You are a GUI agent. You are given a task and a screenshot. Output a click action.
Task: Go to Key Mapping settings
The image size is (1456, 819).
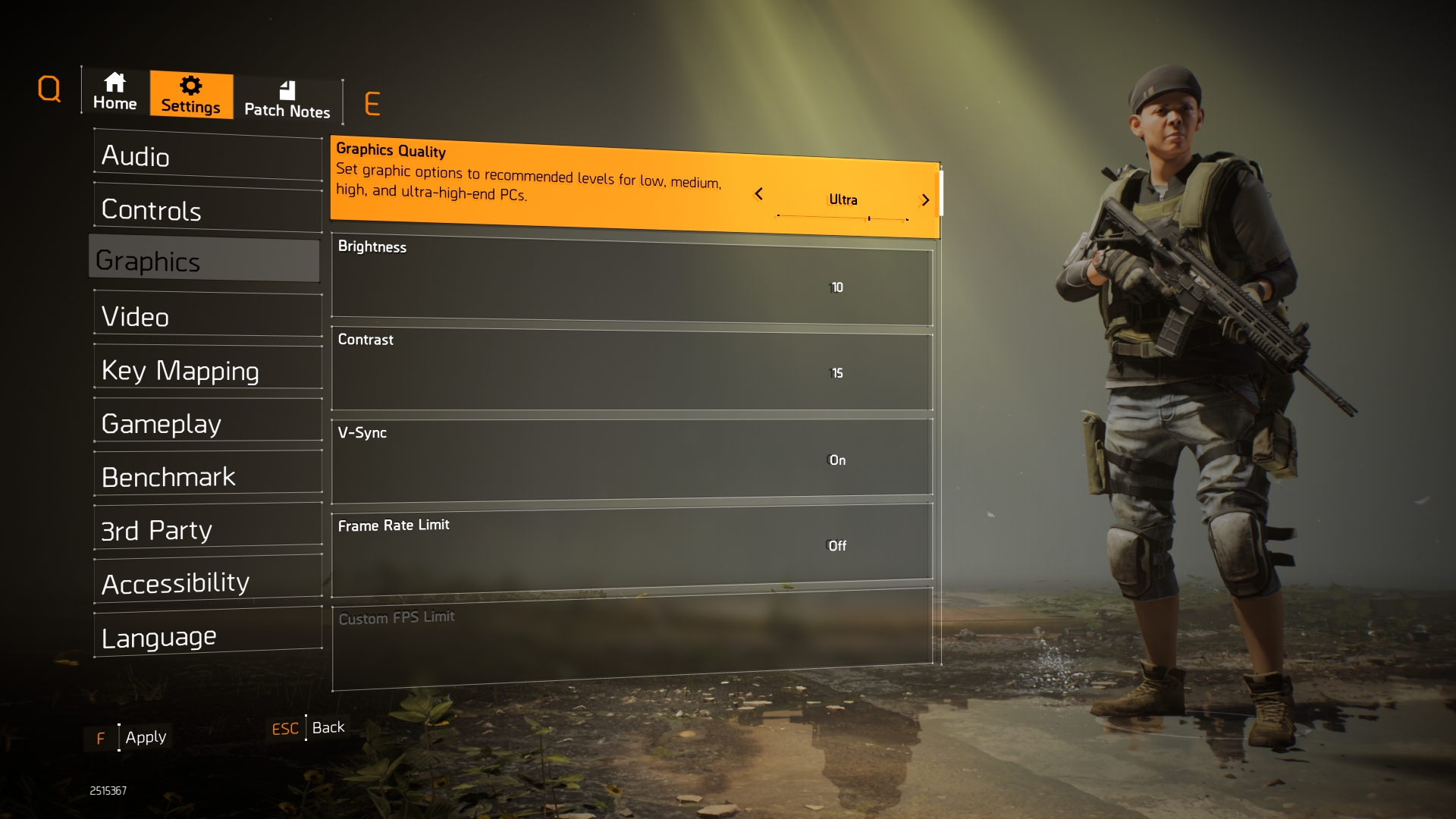(207, 370)
